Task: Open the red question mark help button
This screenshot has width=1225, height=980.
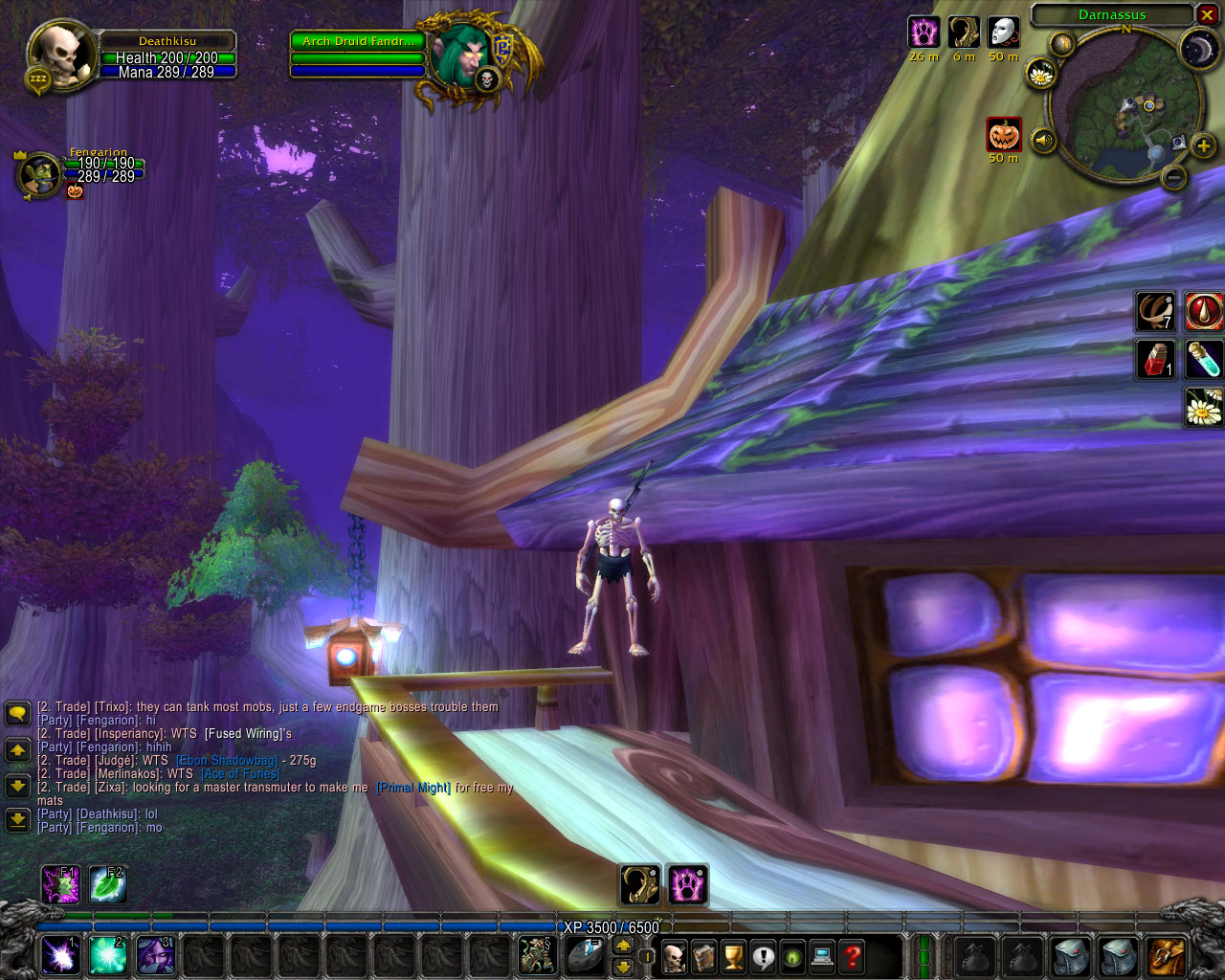Action: tap(852, 955)
